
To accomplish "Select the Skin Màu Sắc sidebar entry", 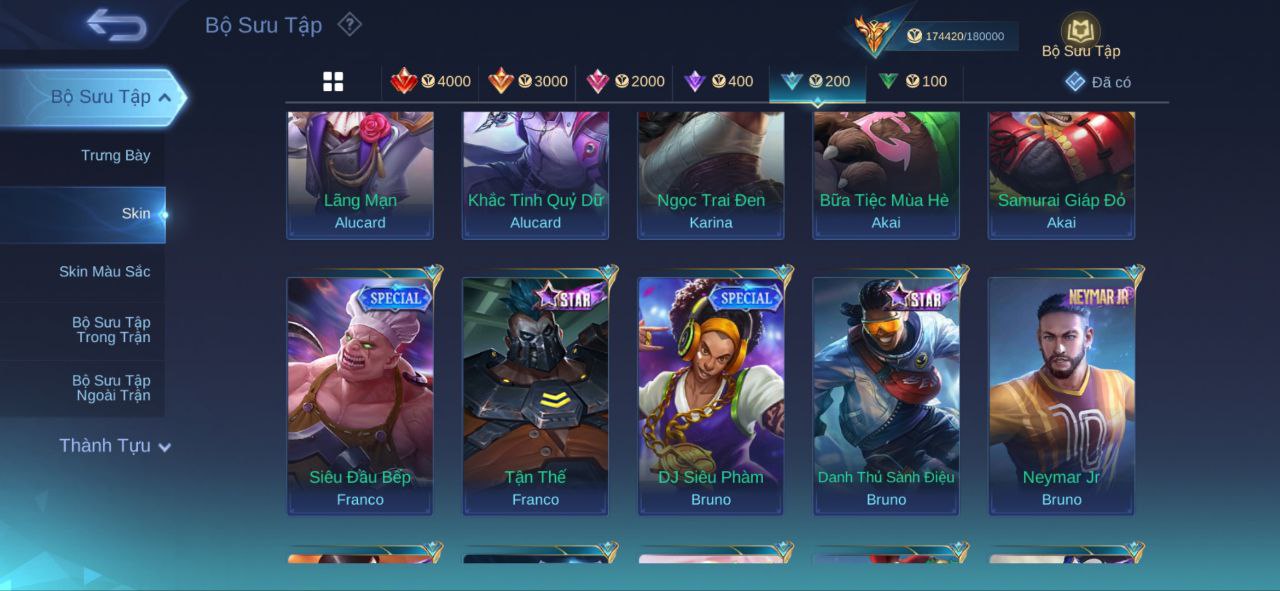I will (x=104, y=272).
